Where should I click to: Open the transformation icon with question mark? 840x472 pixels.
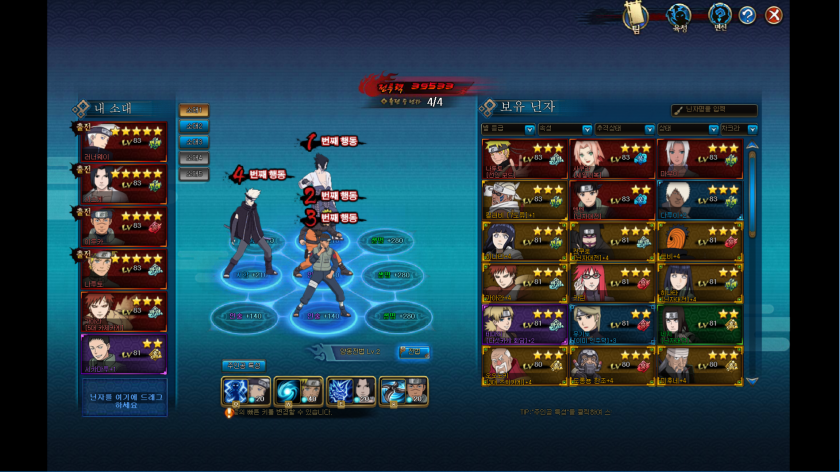tap(719, 15)
